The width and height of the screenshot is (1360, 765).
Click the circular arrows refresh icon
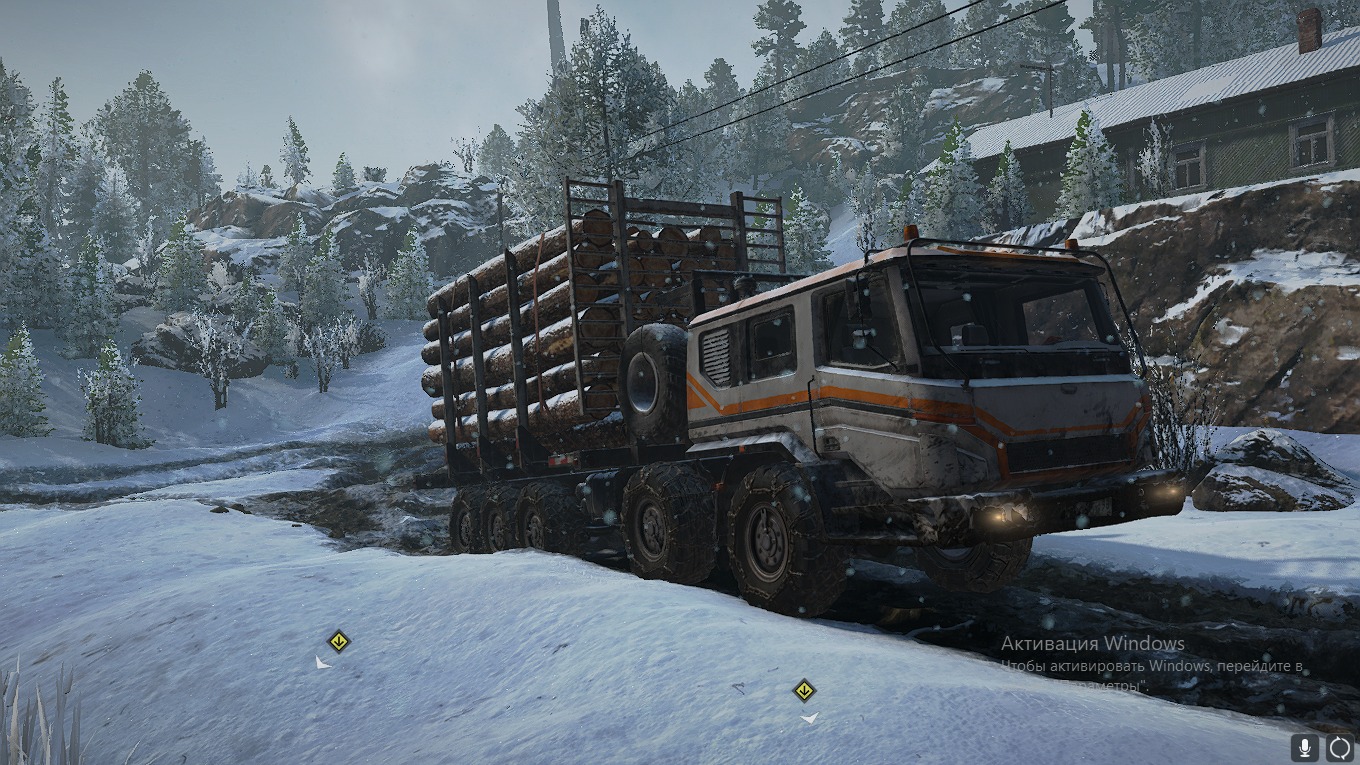[1339, 747]
